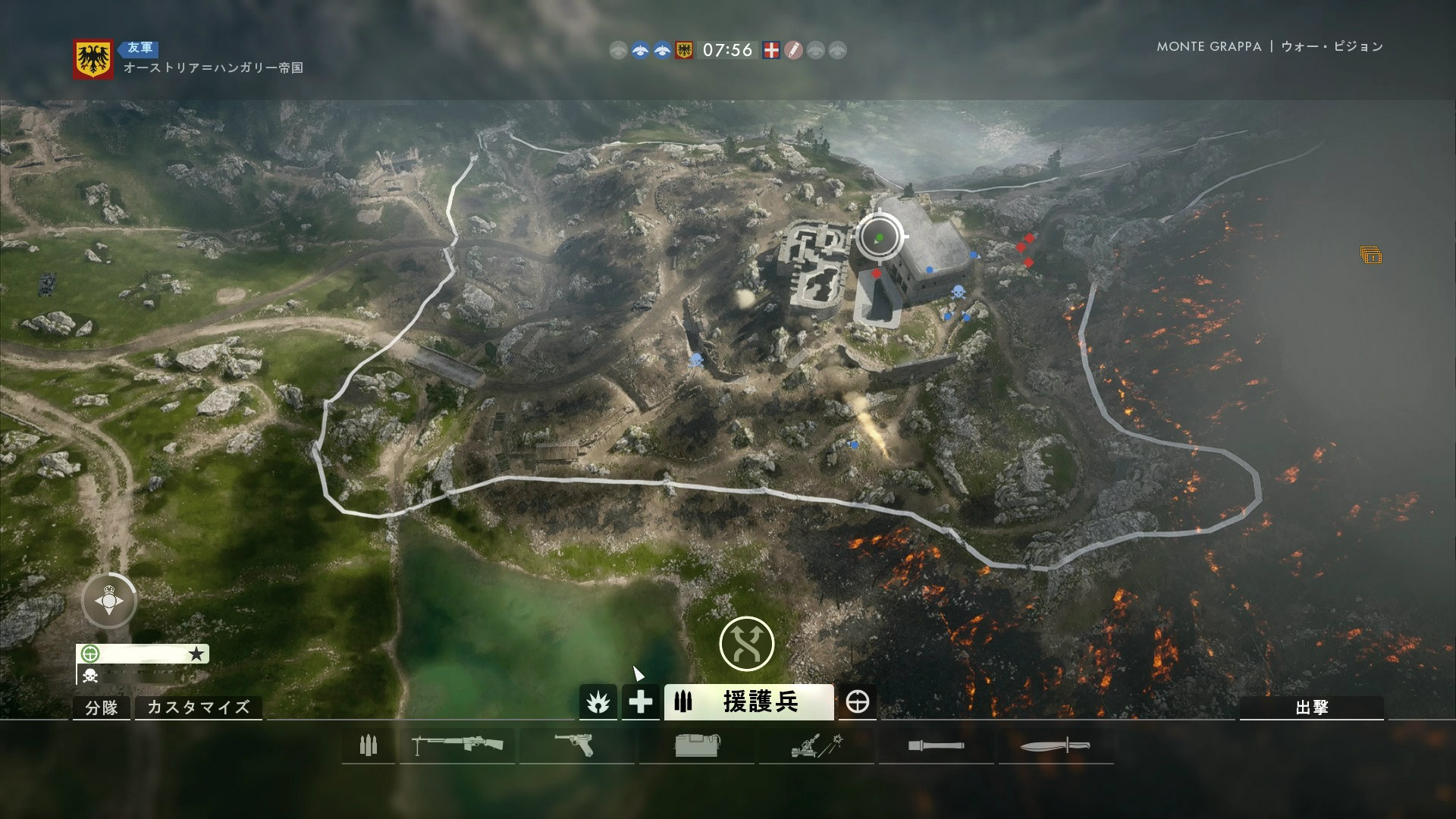Select the ammo crate gadget slot
The height and width of the screenshot is (819, 1456).
pos(696,745)
